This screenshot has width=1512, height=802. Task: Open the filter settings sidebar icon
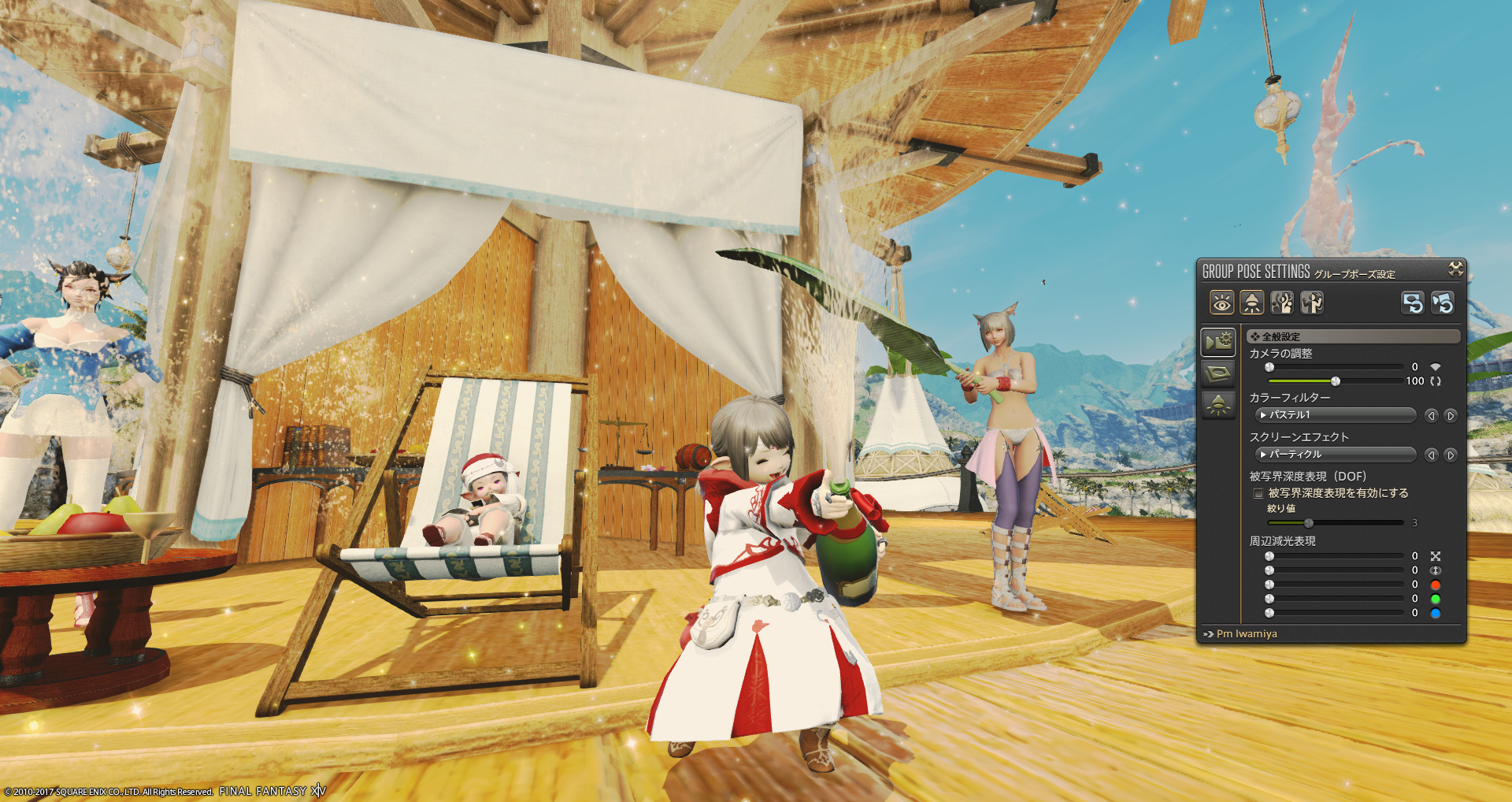pyautogui.click(x=1218, y=374)
